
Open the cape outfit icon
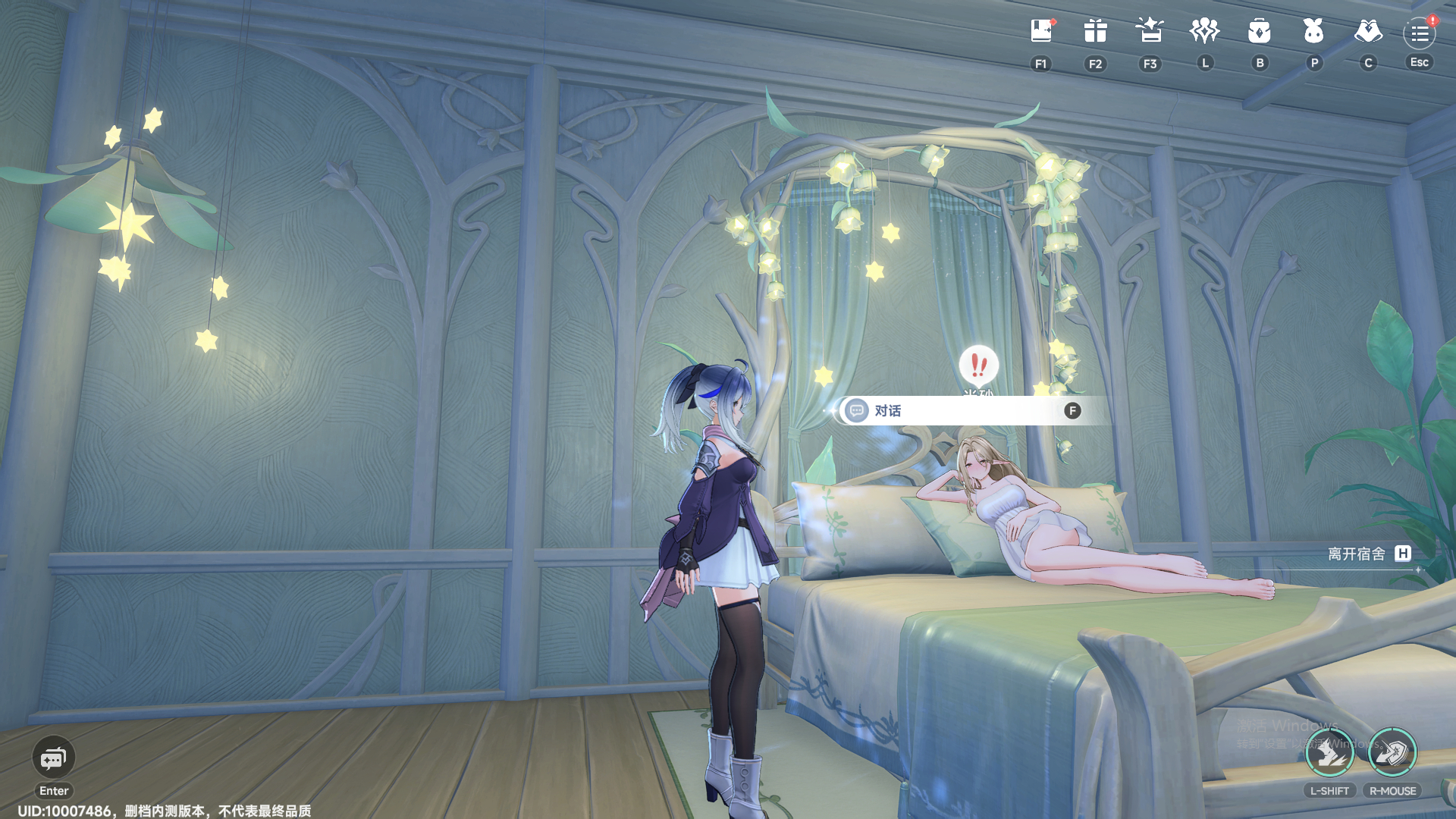pos(1368,31)
